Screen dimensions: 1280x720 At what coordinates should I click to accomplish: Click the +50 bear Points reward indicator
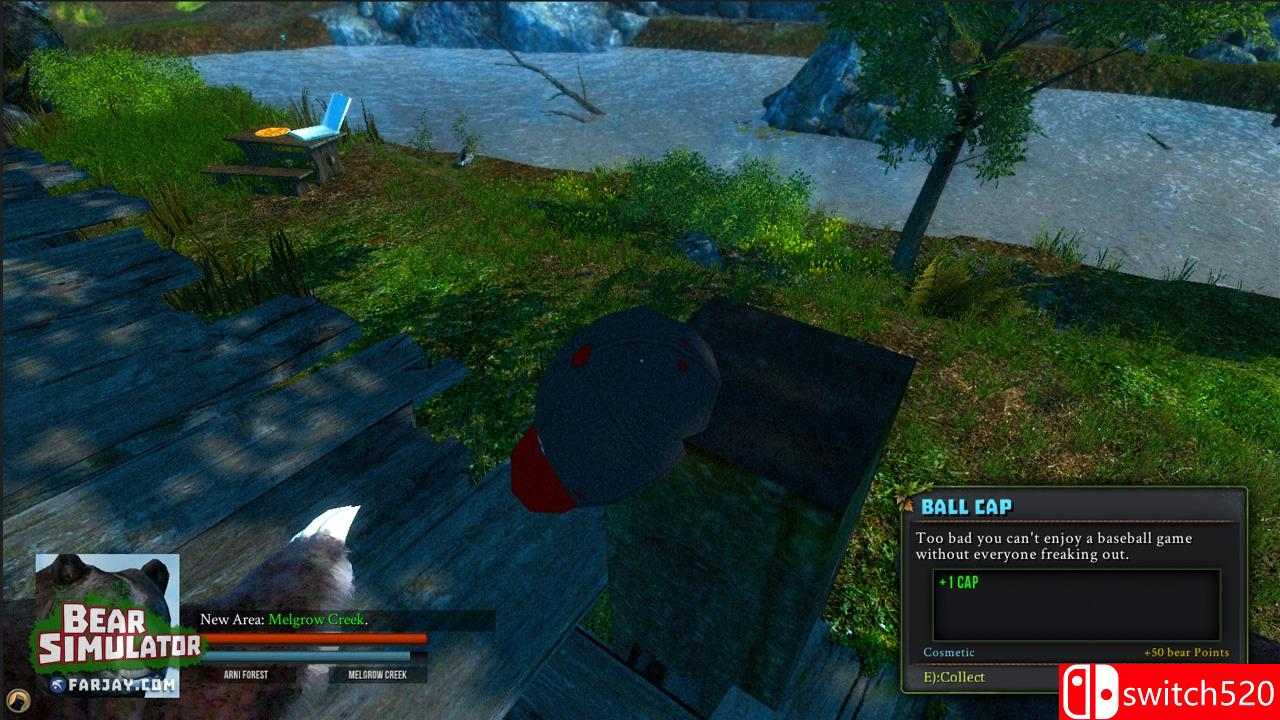click(x=1186, y=651)
